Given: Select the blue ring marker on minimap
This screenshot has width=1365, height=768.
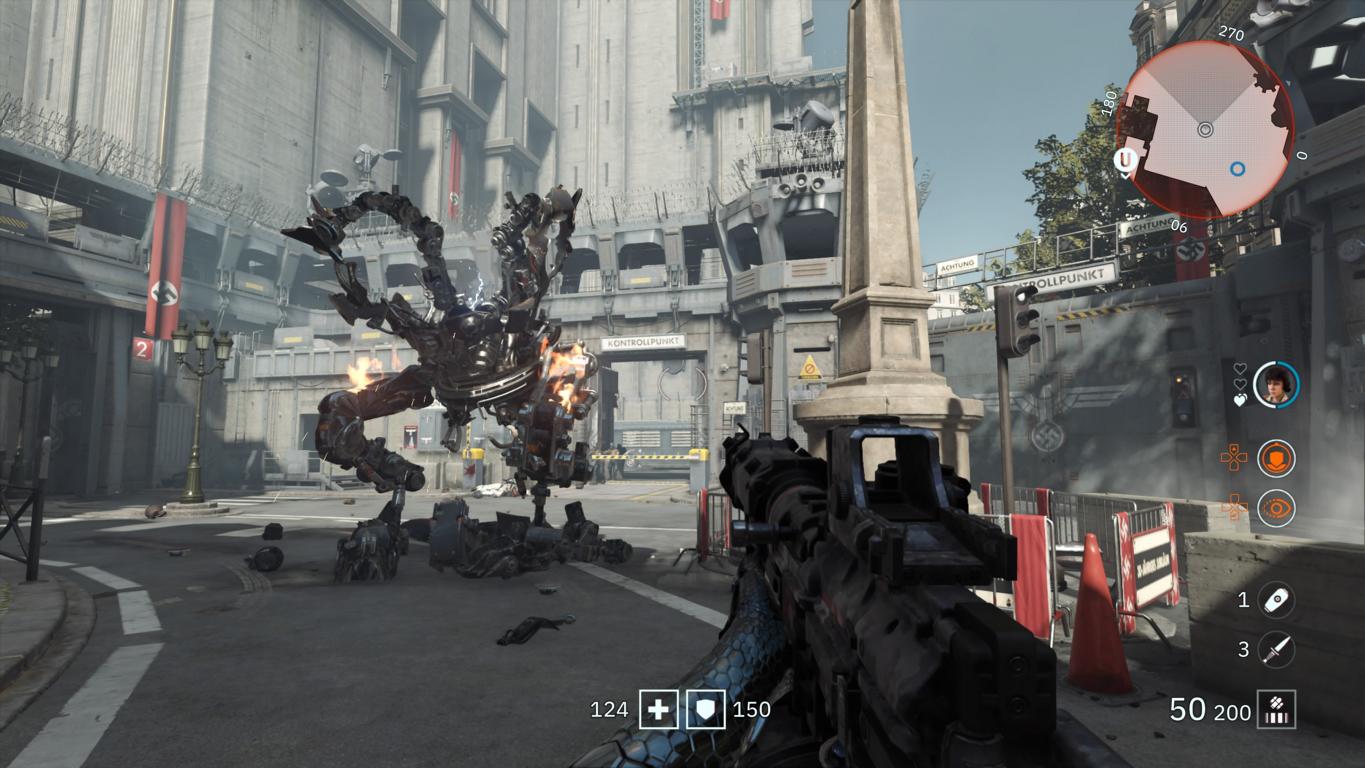Looking at the screenshot, I should [x=1237, y=169].
